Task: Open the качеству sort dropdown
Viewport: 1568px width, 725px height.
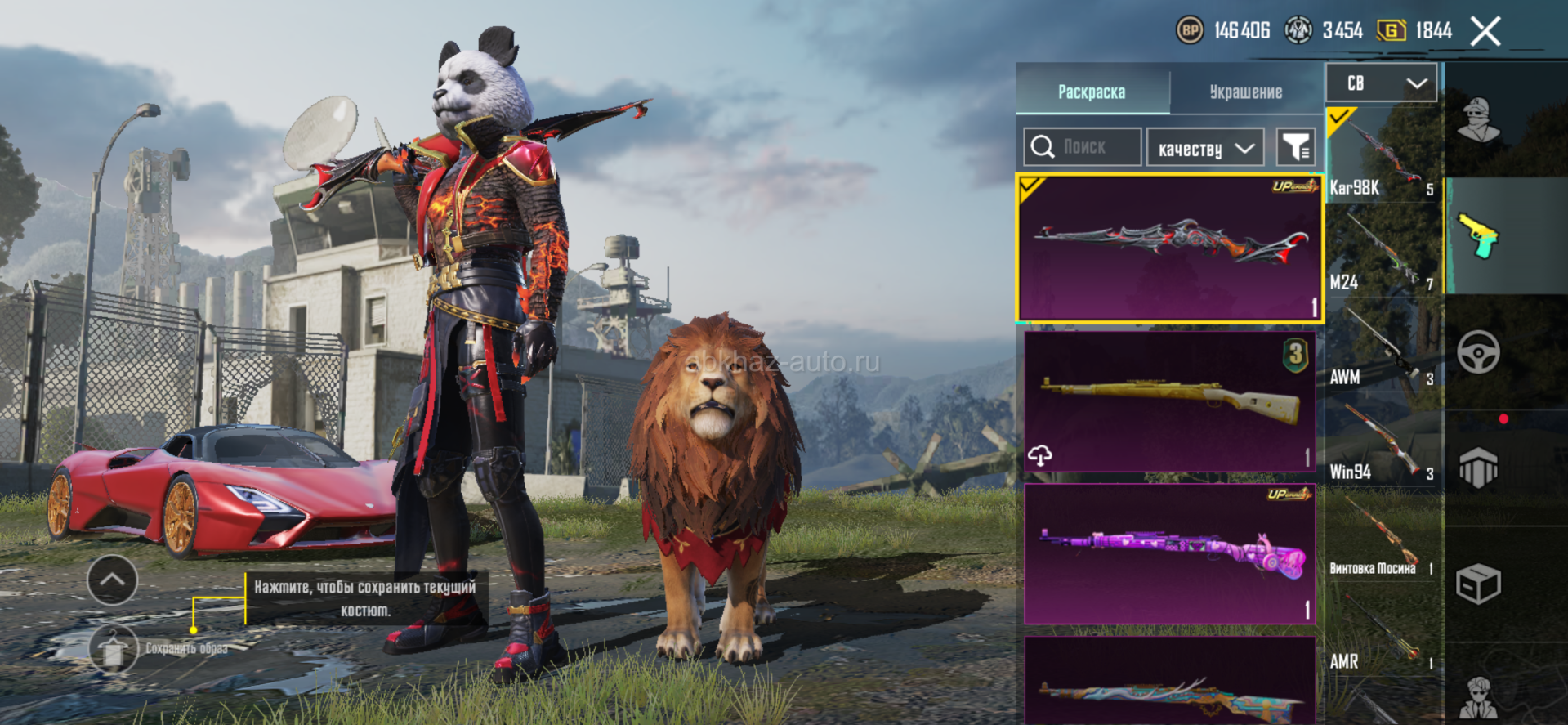Action: (x=1205, y=149)
